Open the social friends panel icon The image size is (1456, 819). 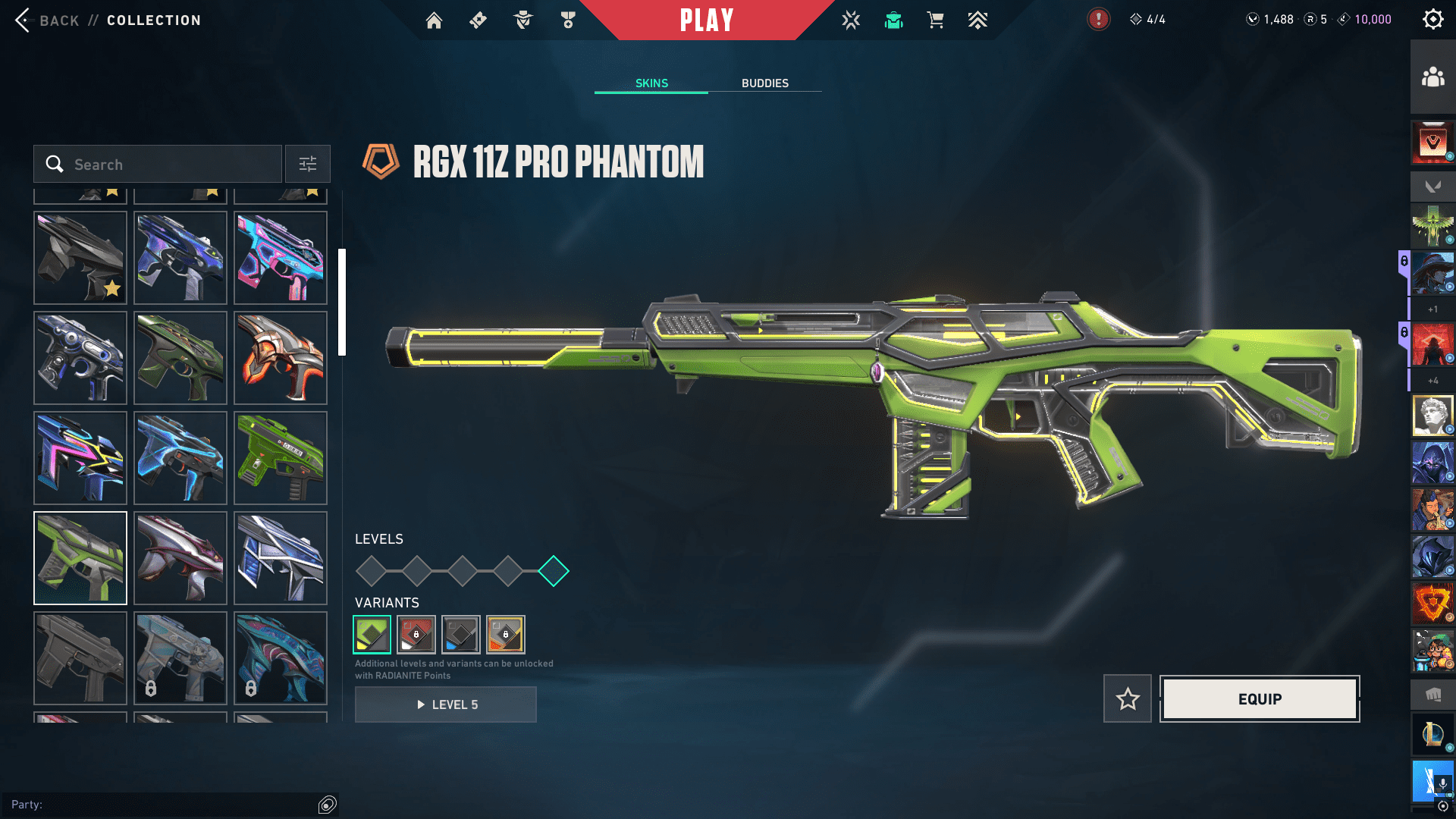pos(1432,77)
